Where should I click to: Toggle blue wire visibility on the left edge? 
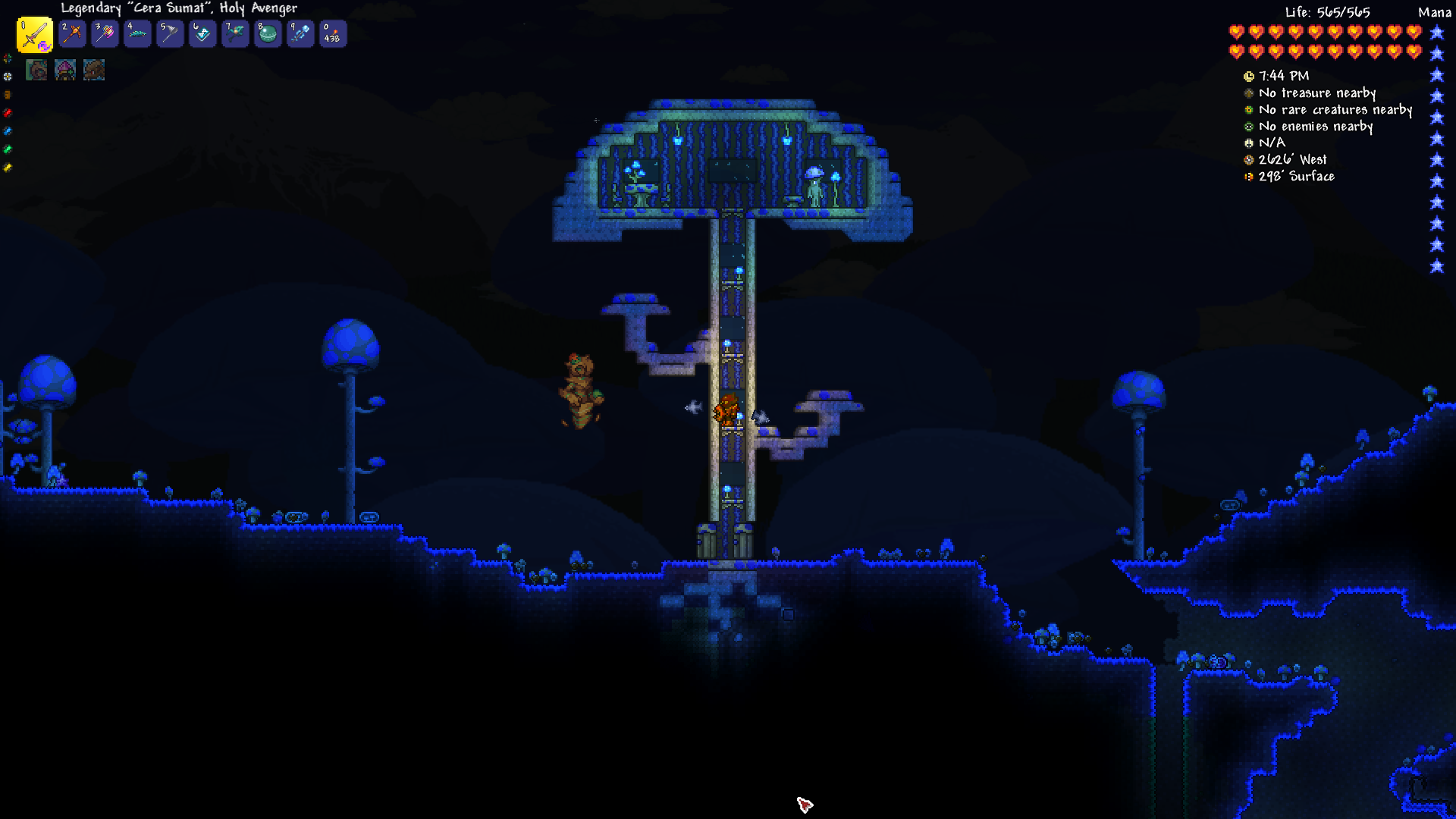[7, 131]
